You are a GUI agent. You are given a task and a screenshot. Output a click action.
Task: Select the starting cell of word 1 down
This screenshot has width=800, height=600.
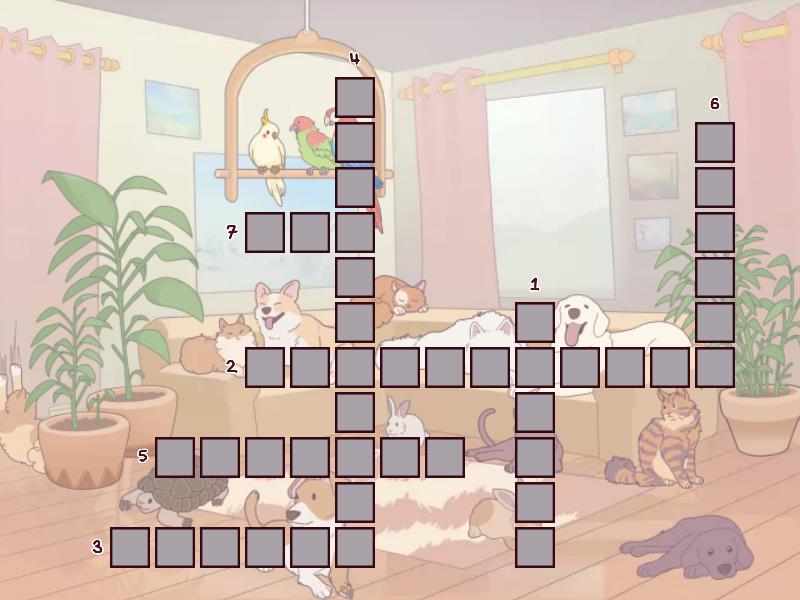(535, 322)
